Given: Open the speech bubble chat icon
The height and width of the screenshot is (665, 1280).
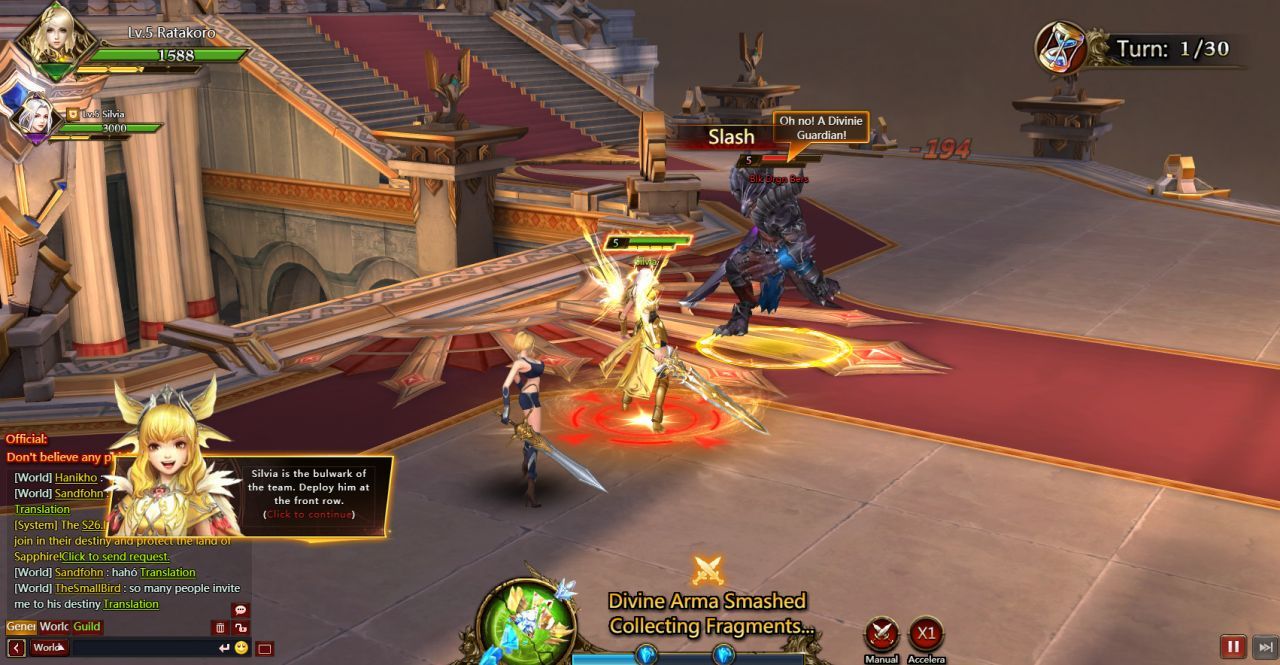Looking at the screenshot, I should (240, 610).
